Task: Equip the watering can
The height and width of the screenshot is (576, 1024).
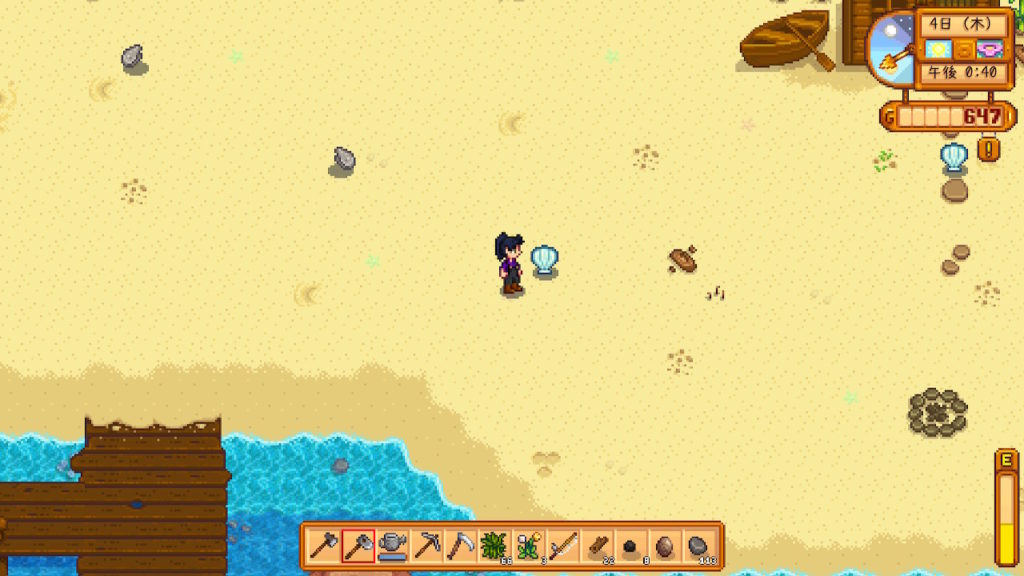Action: 392,546
